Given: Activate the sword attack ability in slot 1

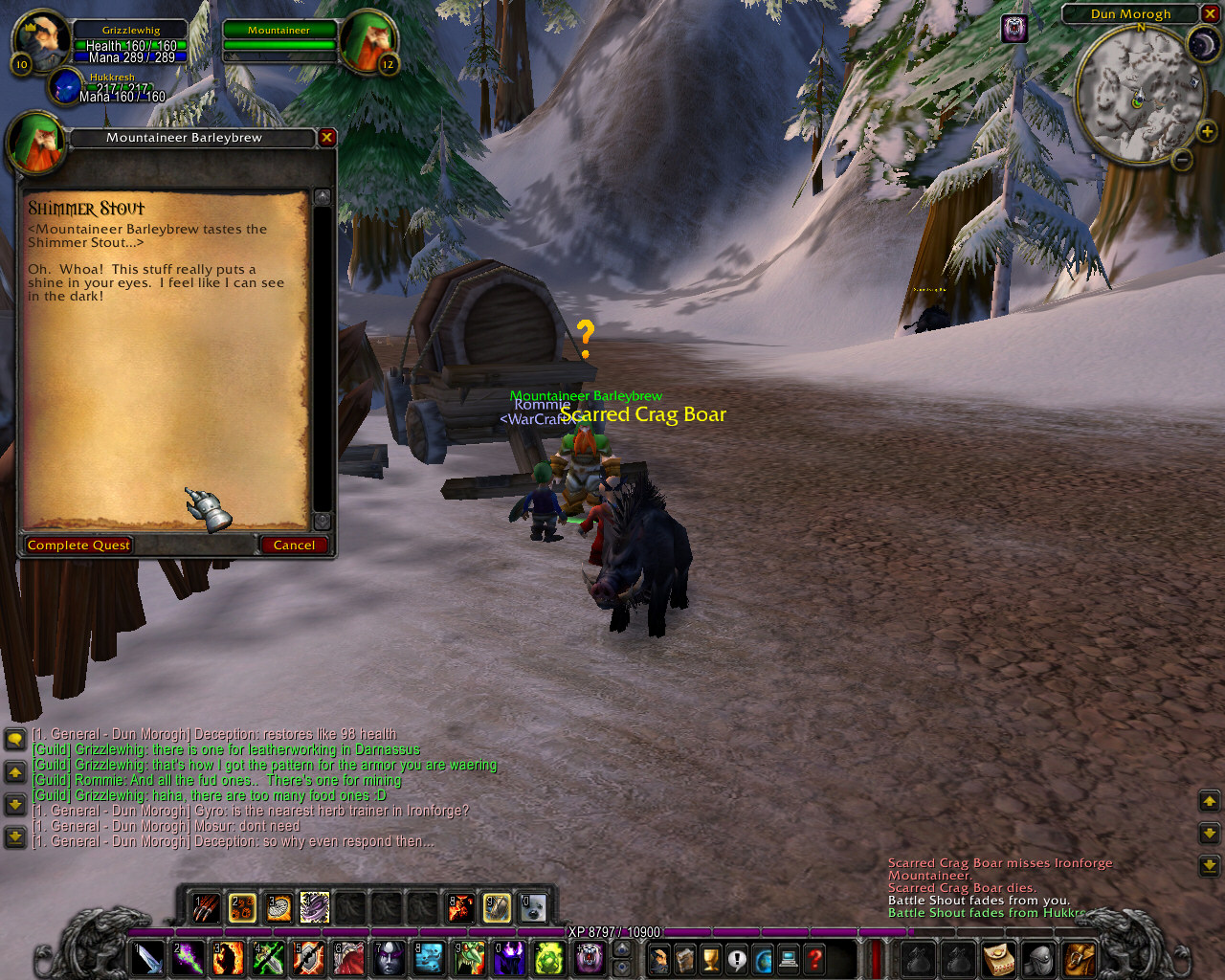Looking at the screenshot, I should tap(147, 958).
